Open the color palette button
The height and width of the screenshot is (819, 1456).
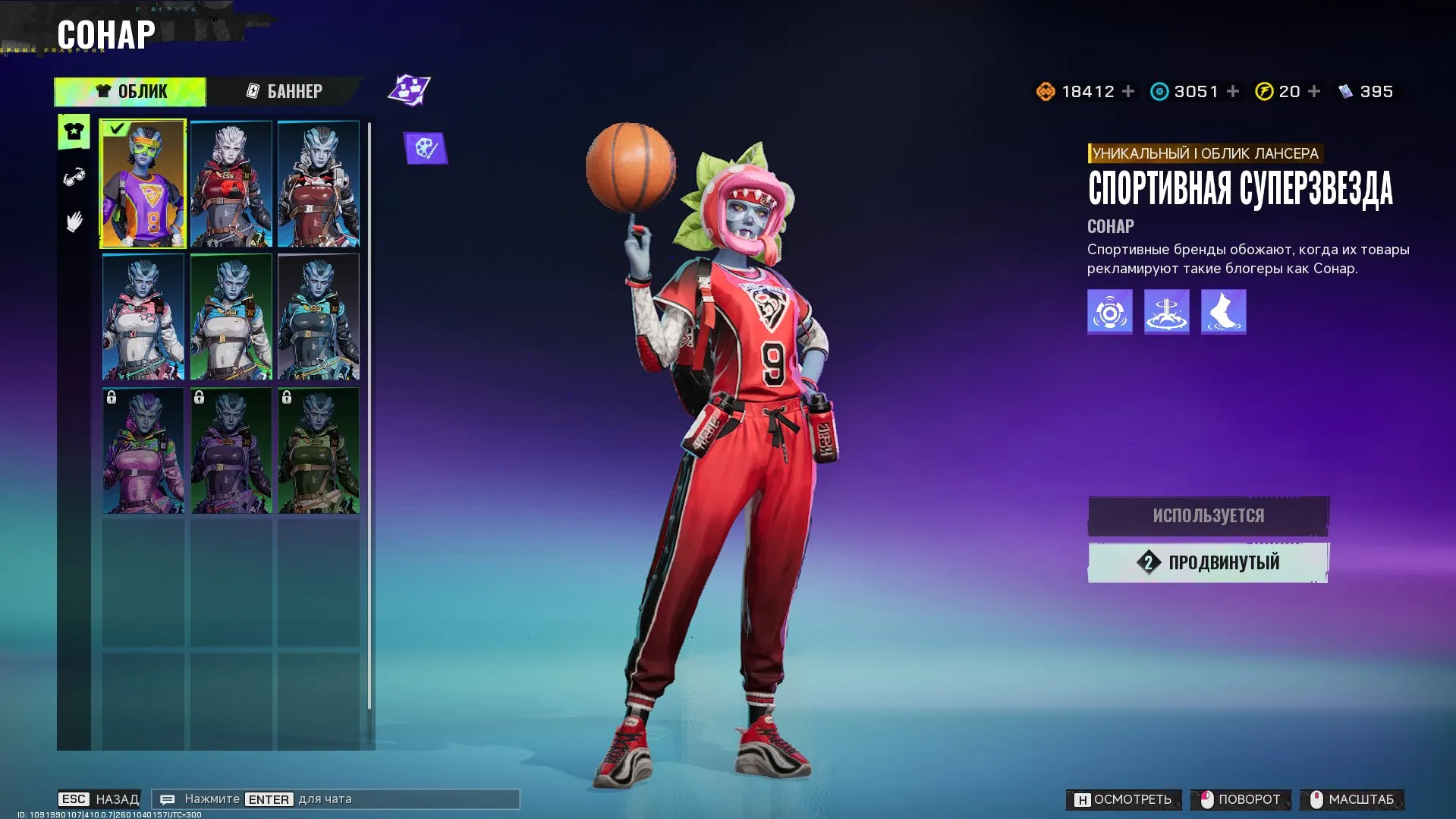point(425,148)
